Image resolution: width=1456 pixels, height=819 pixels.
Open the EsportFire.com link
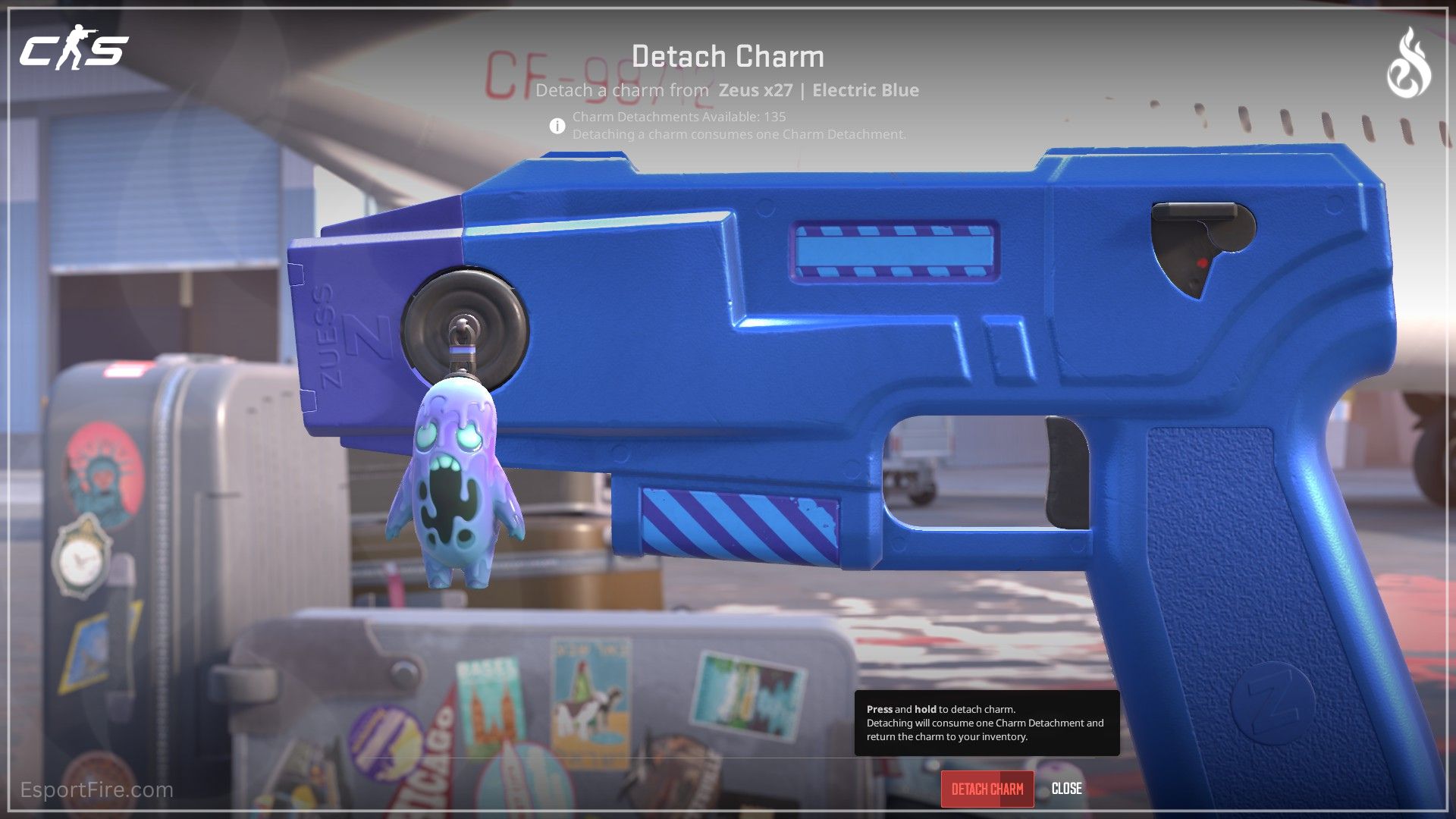(97, 789)
